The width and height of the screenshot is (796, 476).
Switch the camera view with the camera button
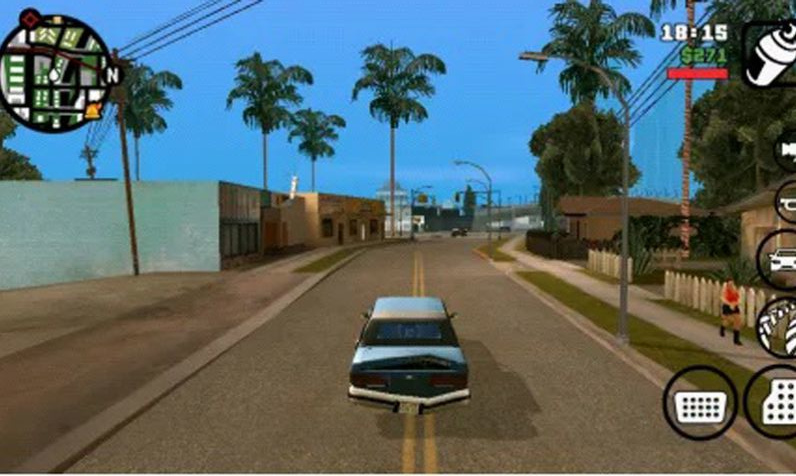tap(786, 152)
